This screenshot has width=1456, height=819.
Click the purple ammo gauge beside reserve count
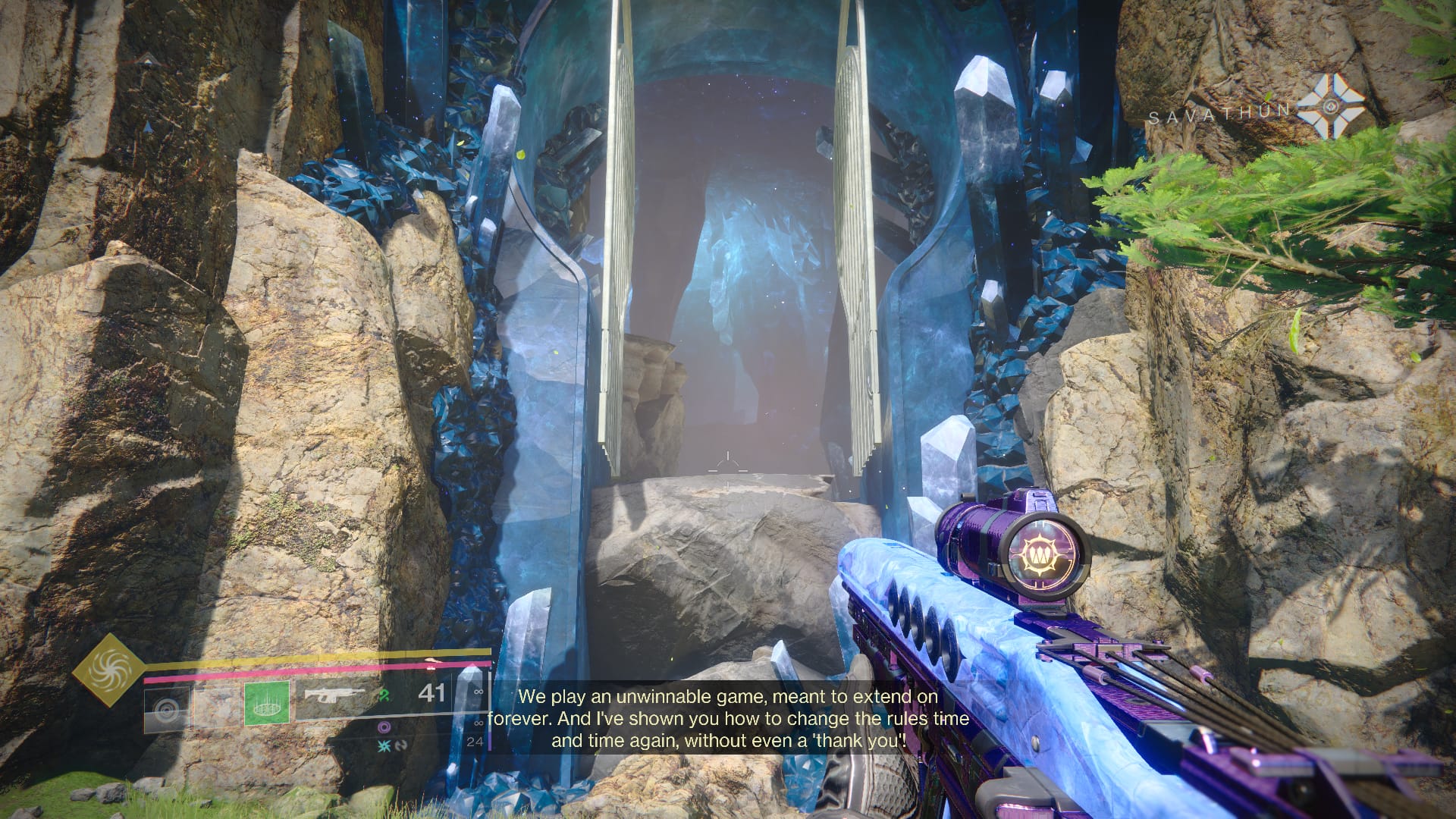coord(490,739)
